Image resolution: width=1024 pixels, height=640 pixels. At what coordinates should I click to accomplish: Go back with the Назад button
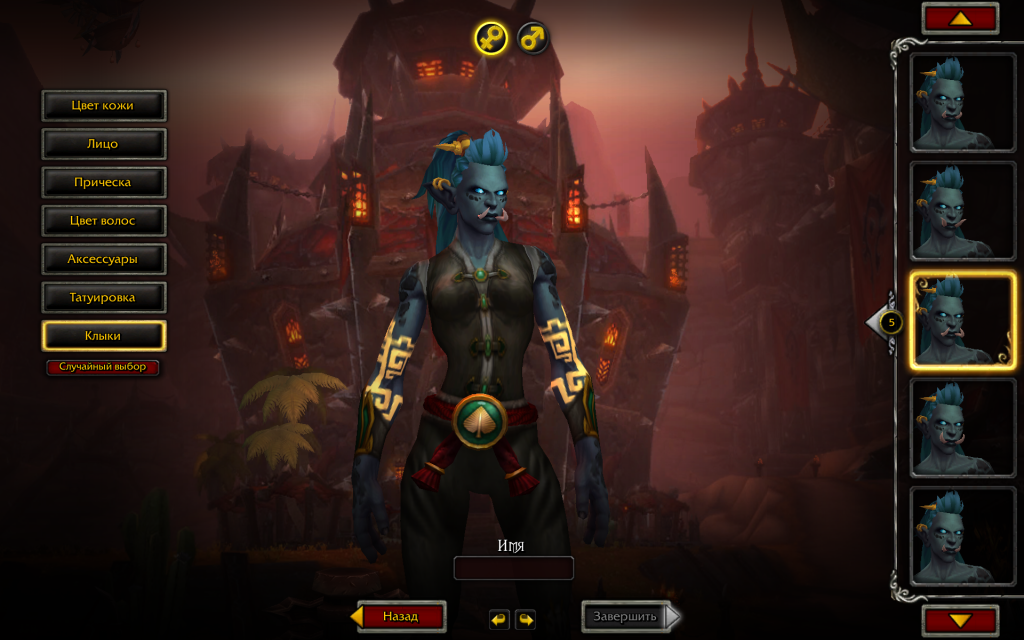(400, 616)
